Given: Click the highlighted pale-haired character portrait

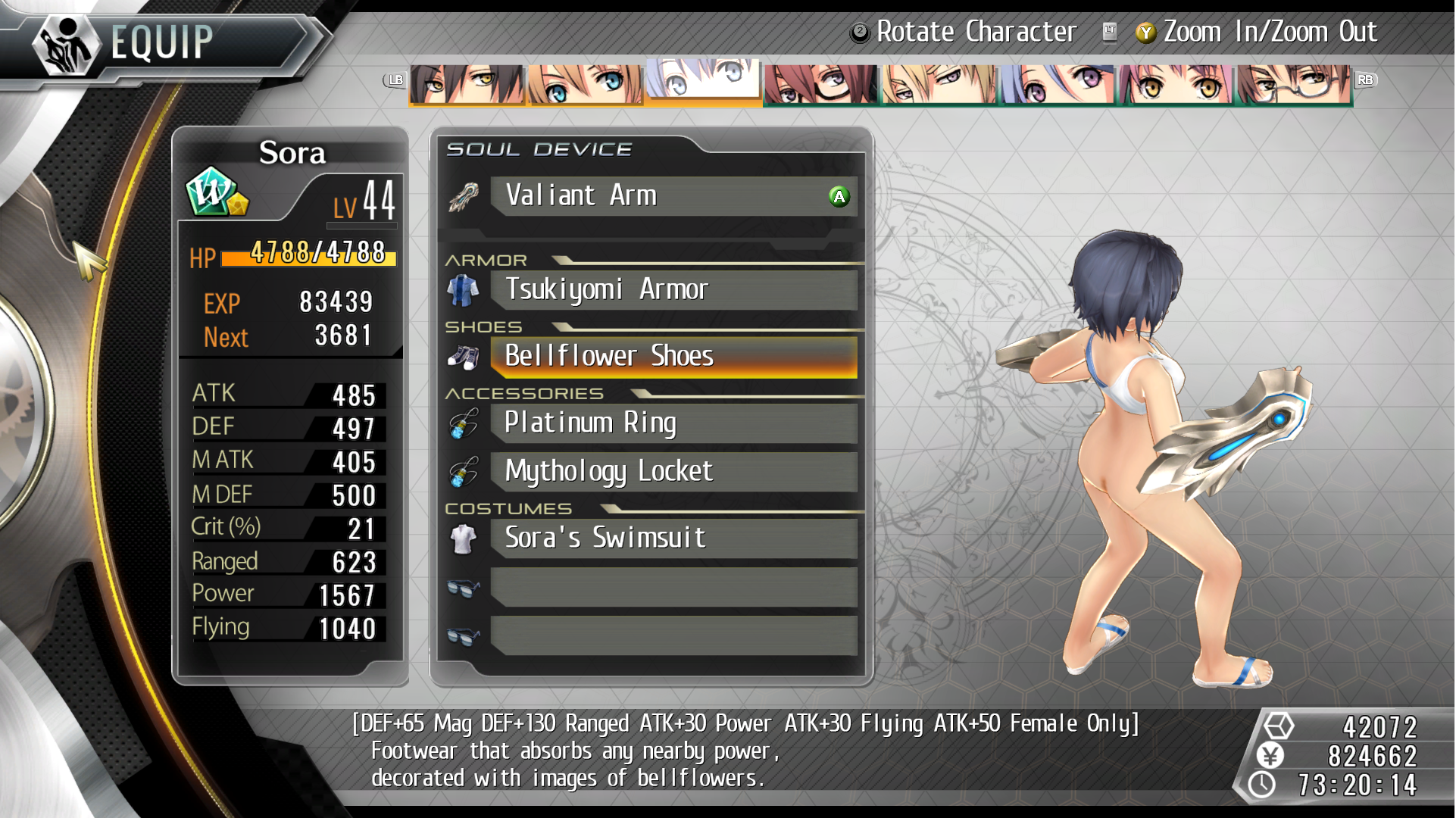Looking at the screenshot, I should (702, 80).
